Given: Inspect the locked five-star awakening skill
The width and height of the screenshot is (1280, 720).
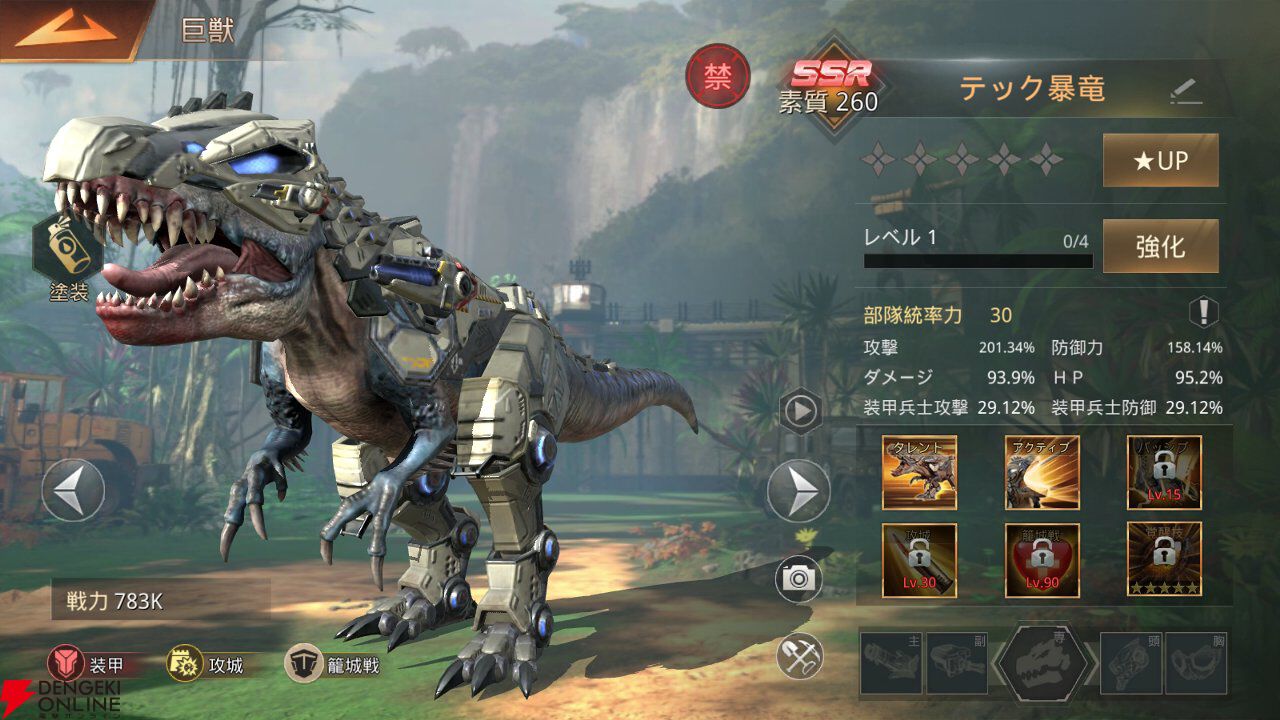Looking at the screenshot, I should click(x=1164, y=560).
